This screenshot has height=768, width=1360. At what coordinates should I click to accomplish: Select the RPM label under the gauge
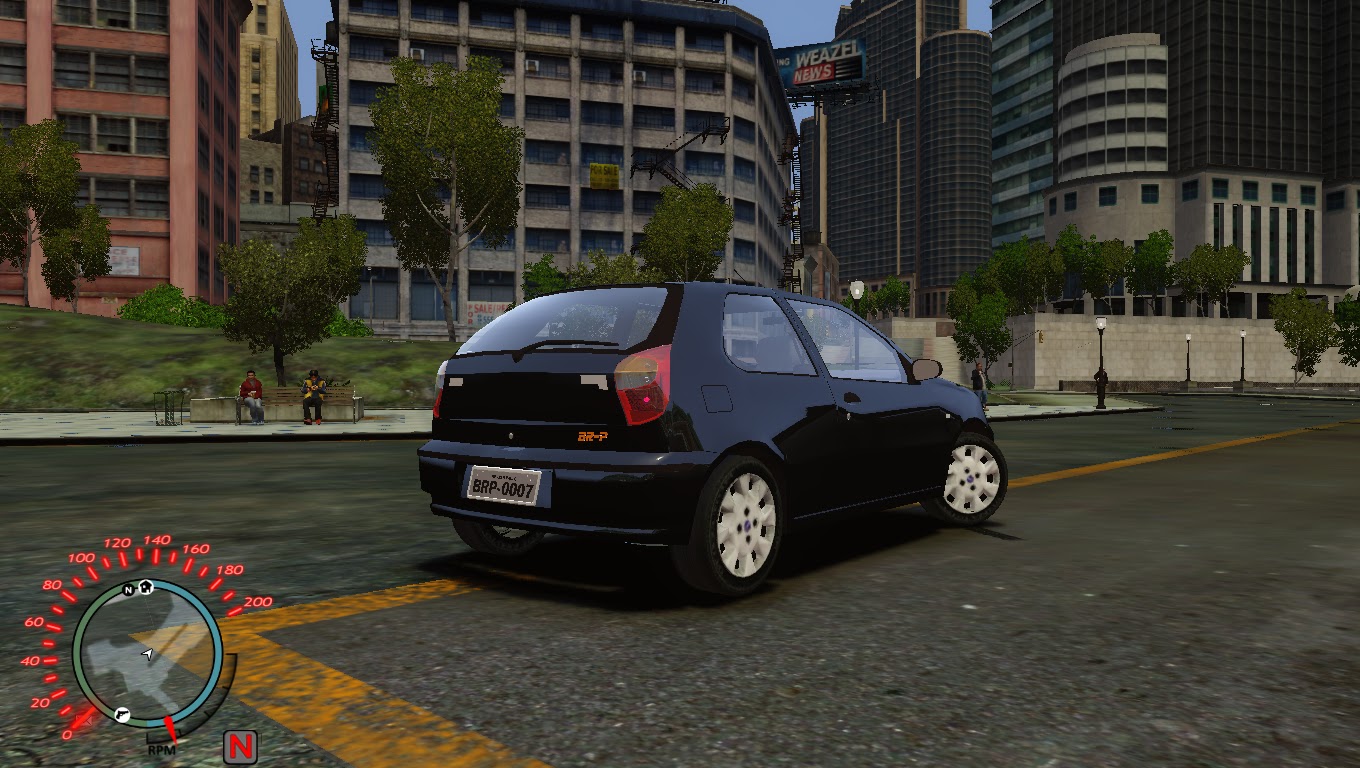pos(161,749)
